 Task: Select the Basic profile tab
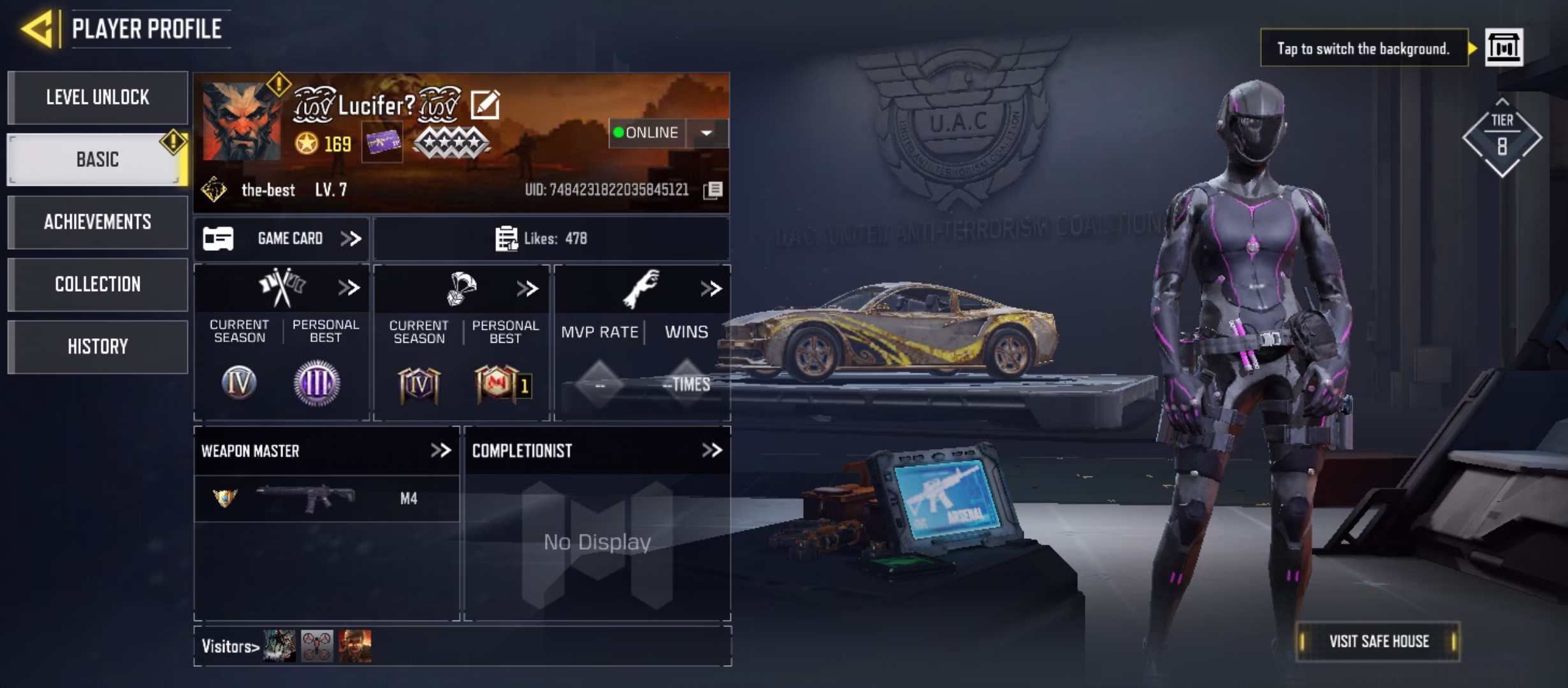coord(98,159)
